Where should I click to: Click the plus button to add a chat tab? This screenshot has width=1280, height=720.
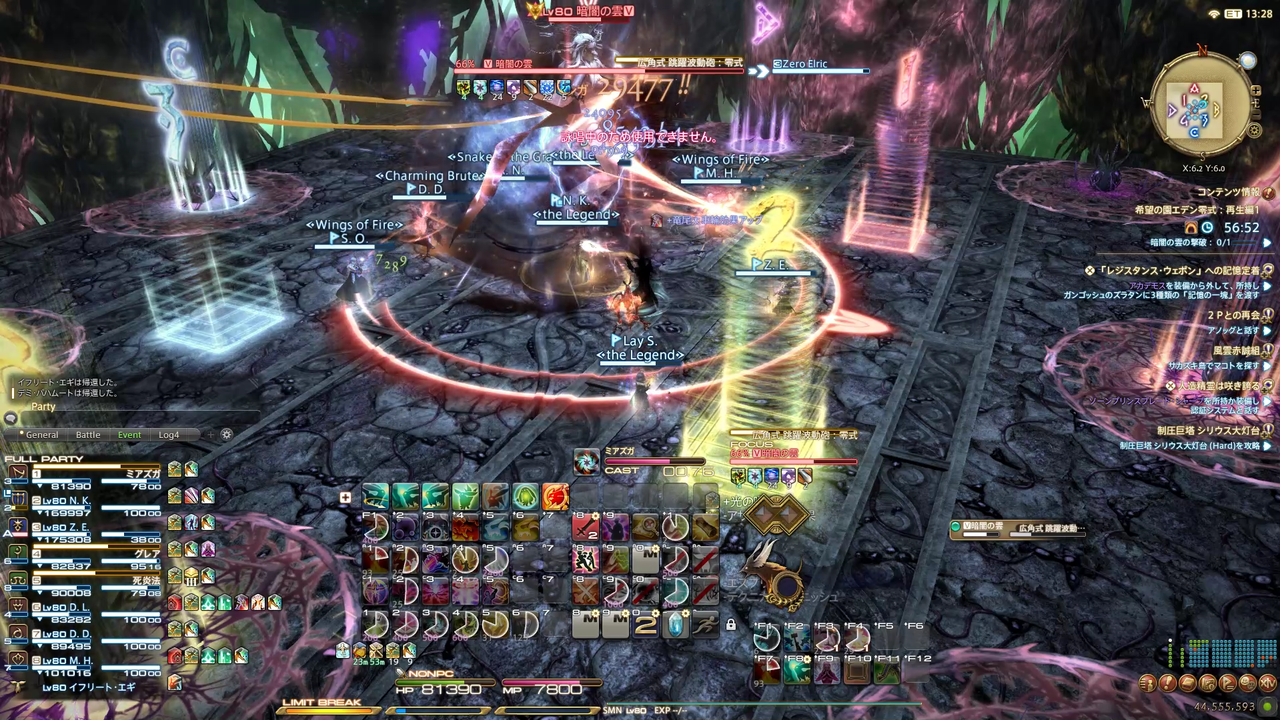[x=211, y=434]
